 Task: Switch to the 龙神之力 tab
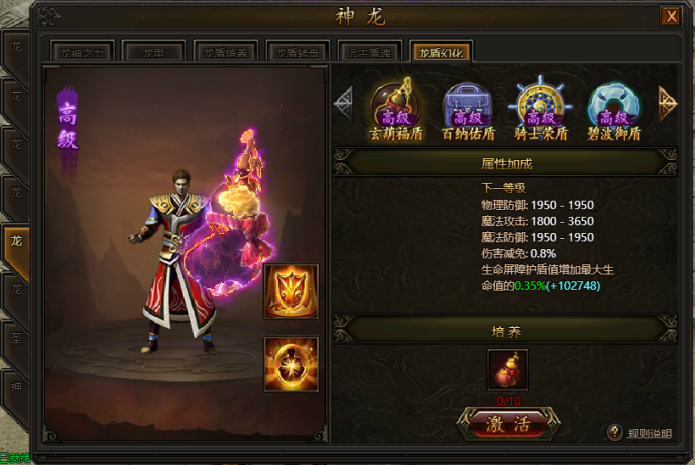tap(83, 53)
